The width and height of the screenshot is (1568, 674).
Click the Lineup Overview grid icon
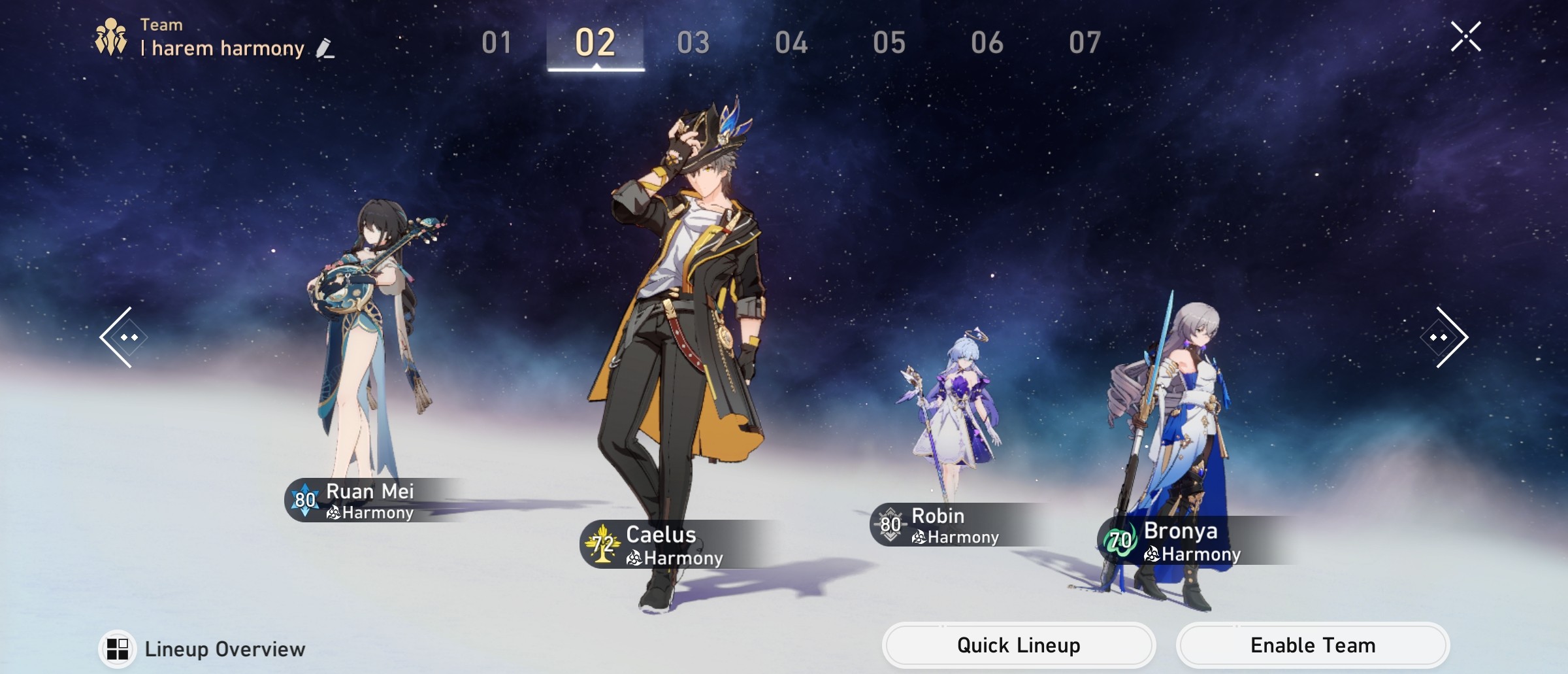116,649
